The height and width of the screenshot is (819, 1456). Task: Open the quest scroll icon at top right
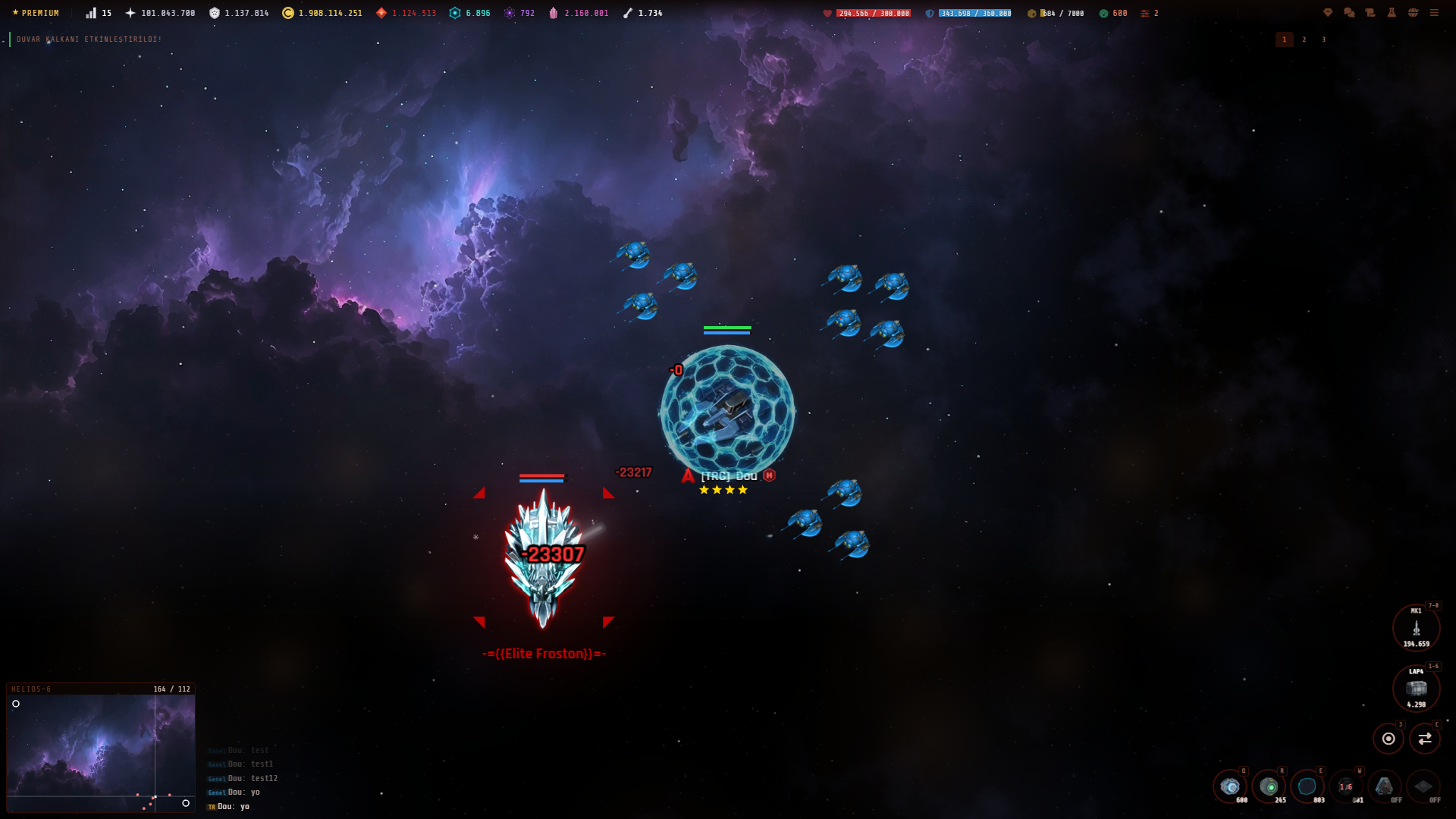tap(1369, 12)
